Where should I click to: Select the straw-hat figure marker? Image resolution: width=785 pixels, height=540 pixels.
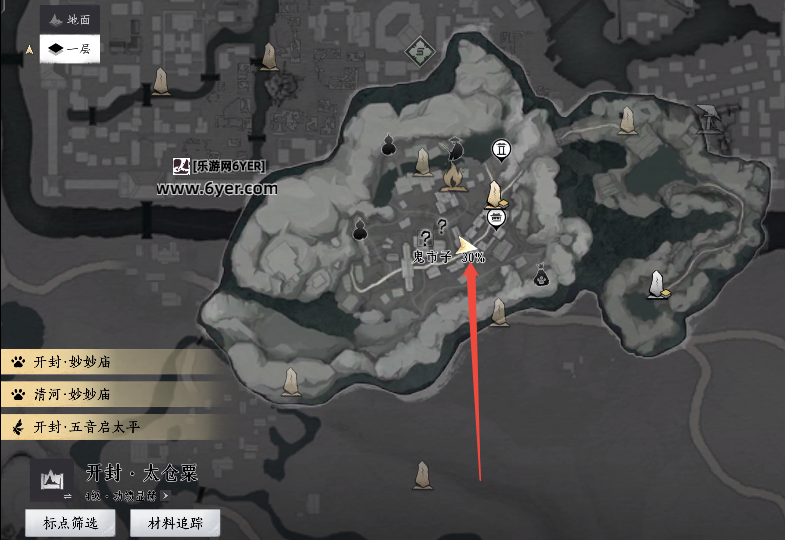point(456,150)
